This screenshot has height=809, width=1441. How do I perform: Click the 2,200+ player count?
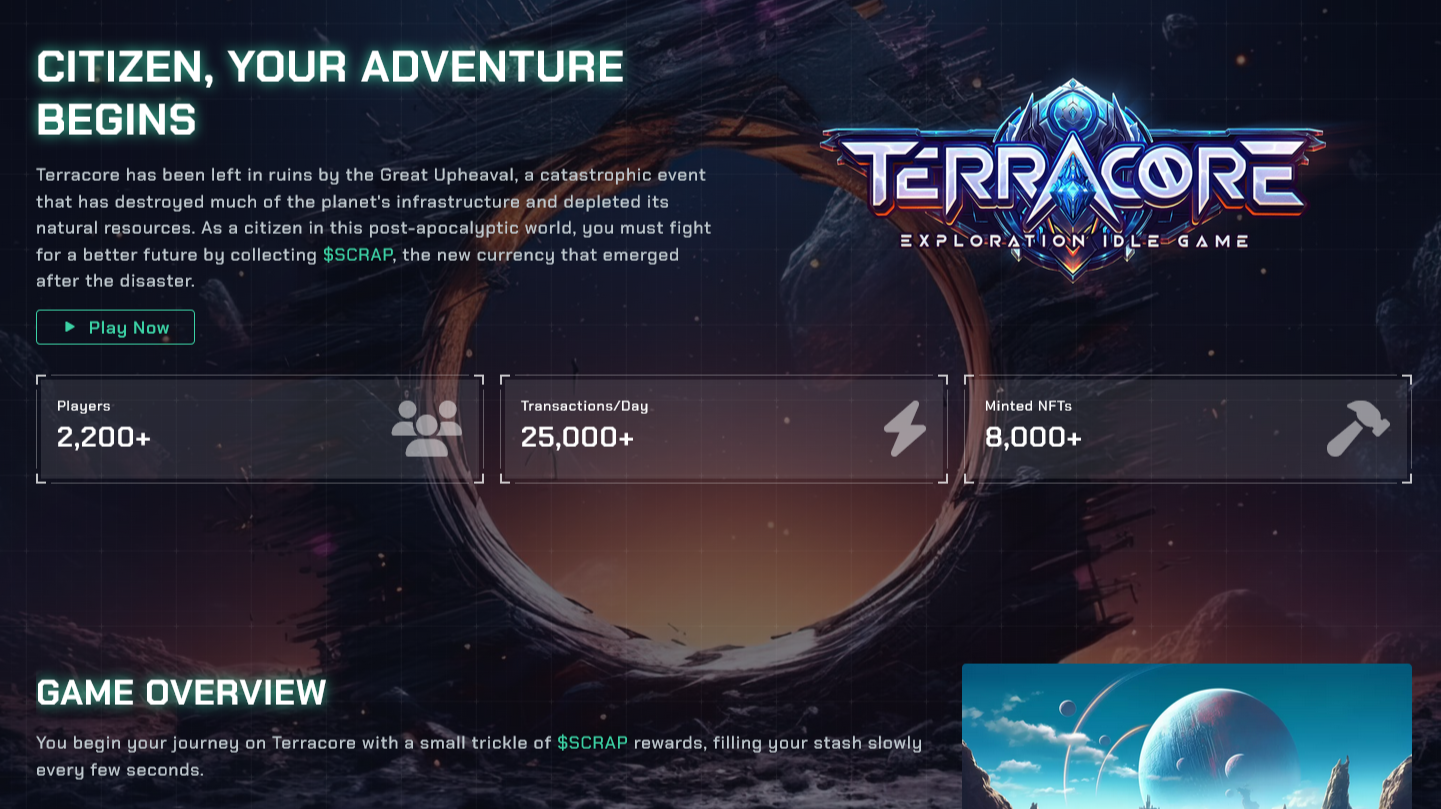[x=102, y=437]
